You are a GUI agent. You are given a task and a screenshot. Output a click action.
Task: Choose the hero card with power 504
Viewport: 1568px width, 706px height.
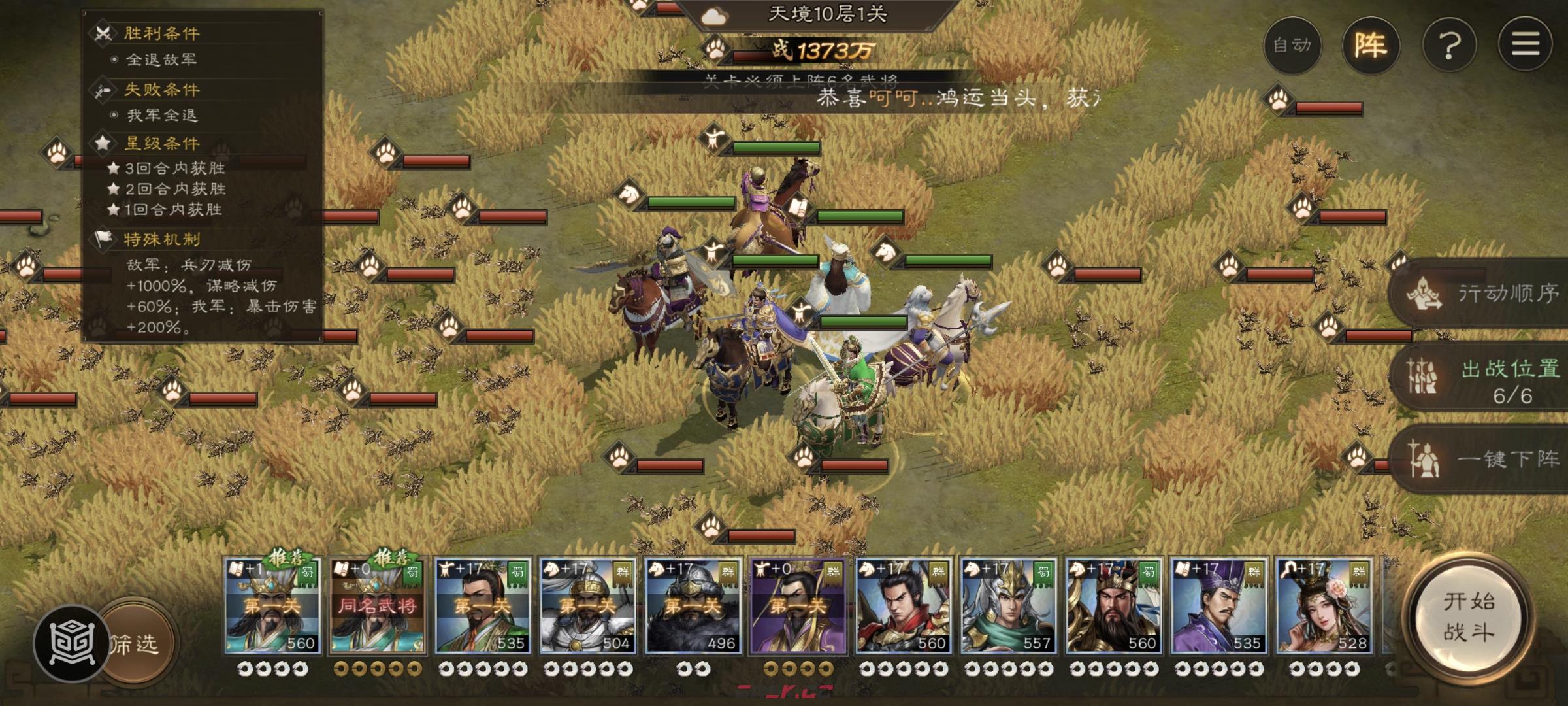[587, 606]
